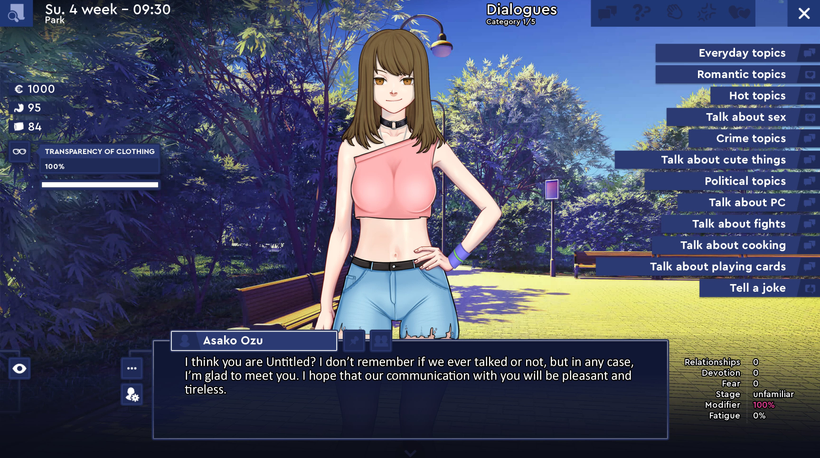Click the glasses icon beside clothing transparency
The width and height of the screenshot is (820, 458).
(19, 151)
